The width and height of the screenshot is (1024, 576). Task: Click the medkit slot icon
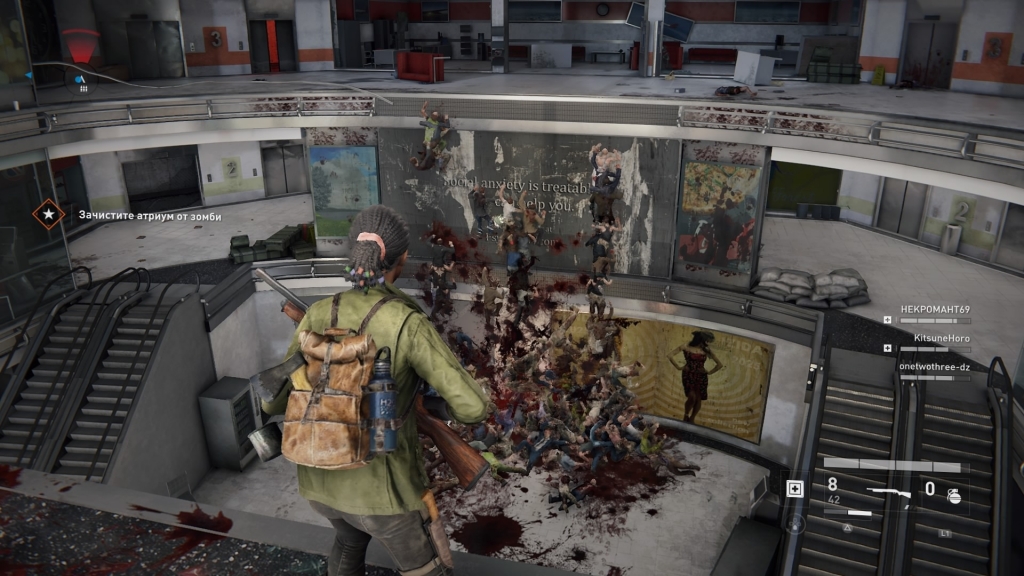coord(795,489)
